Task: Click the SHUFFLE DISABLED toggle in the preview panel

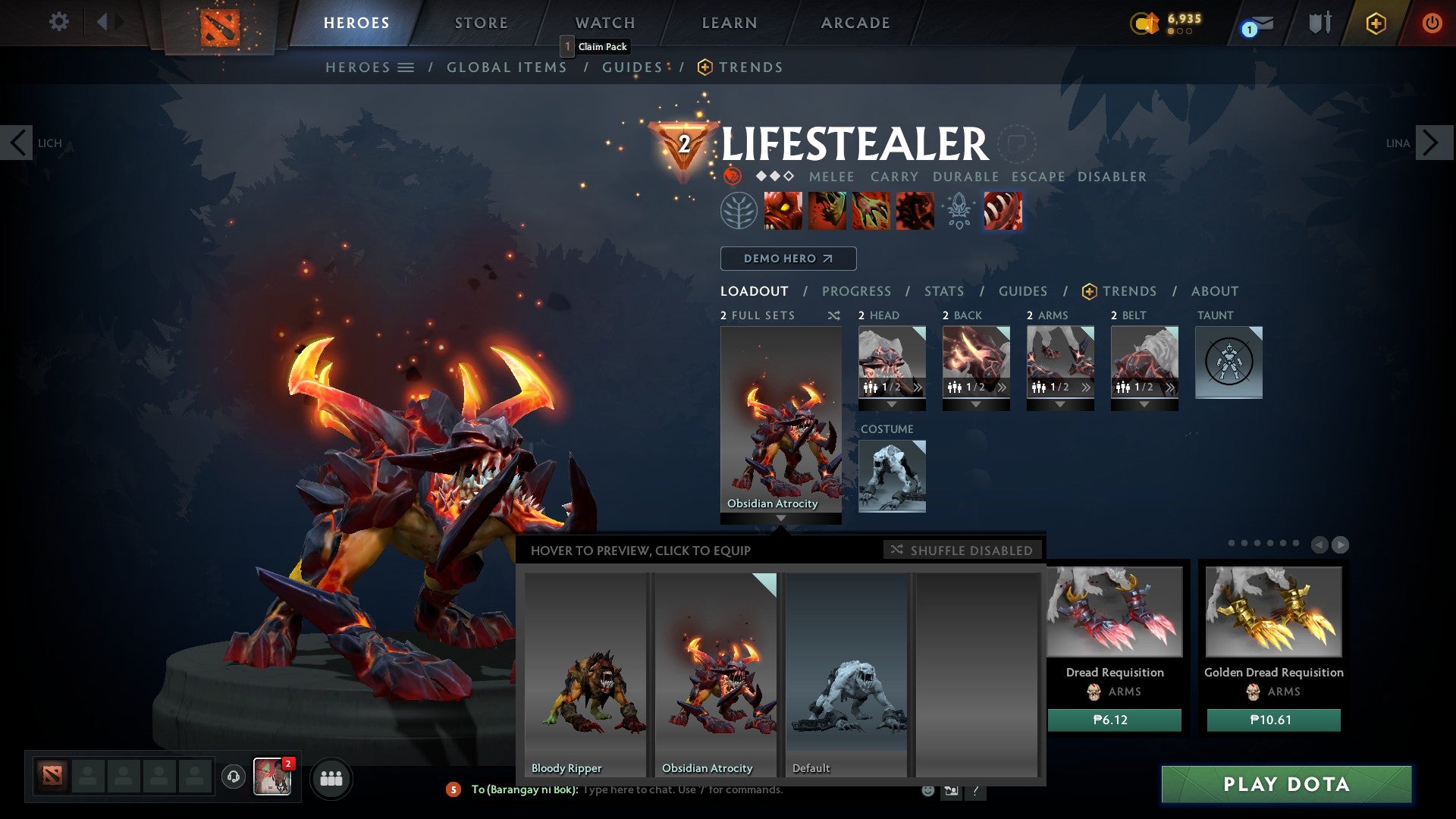Action: point(962,551)
